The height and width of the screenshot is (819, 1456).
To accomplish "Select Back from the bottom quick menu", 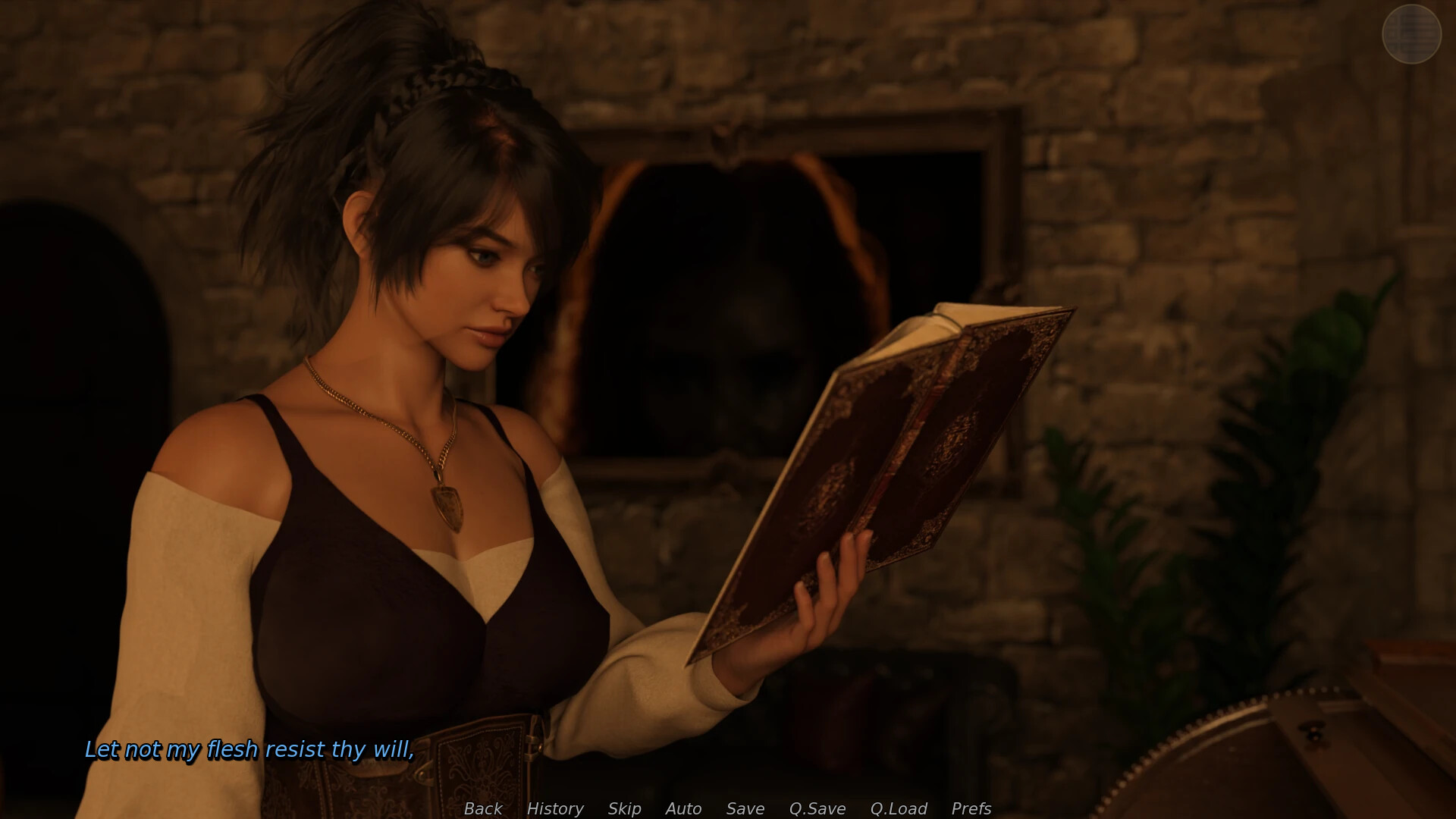I will (x=482, y=808).
